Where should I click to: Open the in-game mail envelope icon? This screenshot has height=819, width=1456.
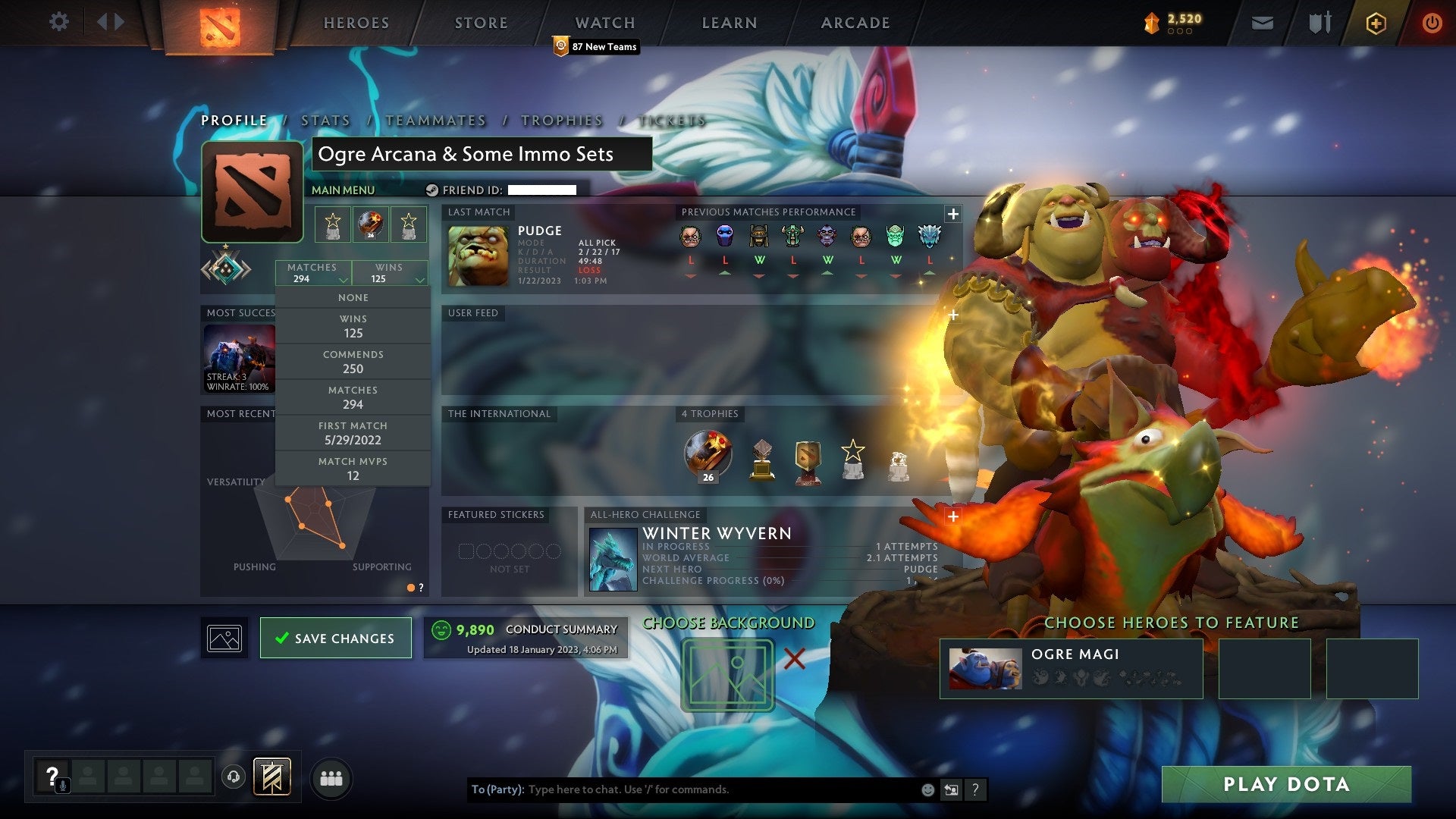click(x=1263, y=23)
